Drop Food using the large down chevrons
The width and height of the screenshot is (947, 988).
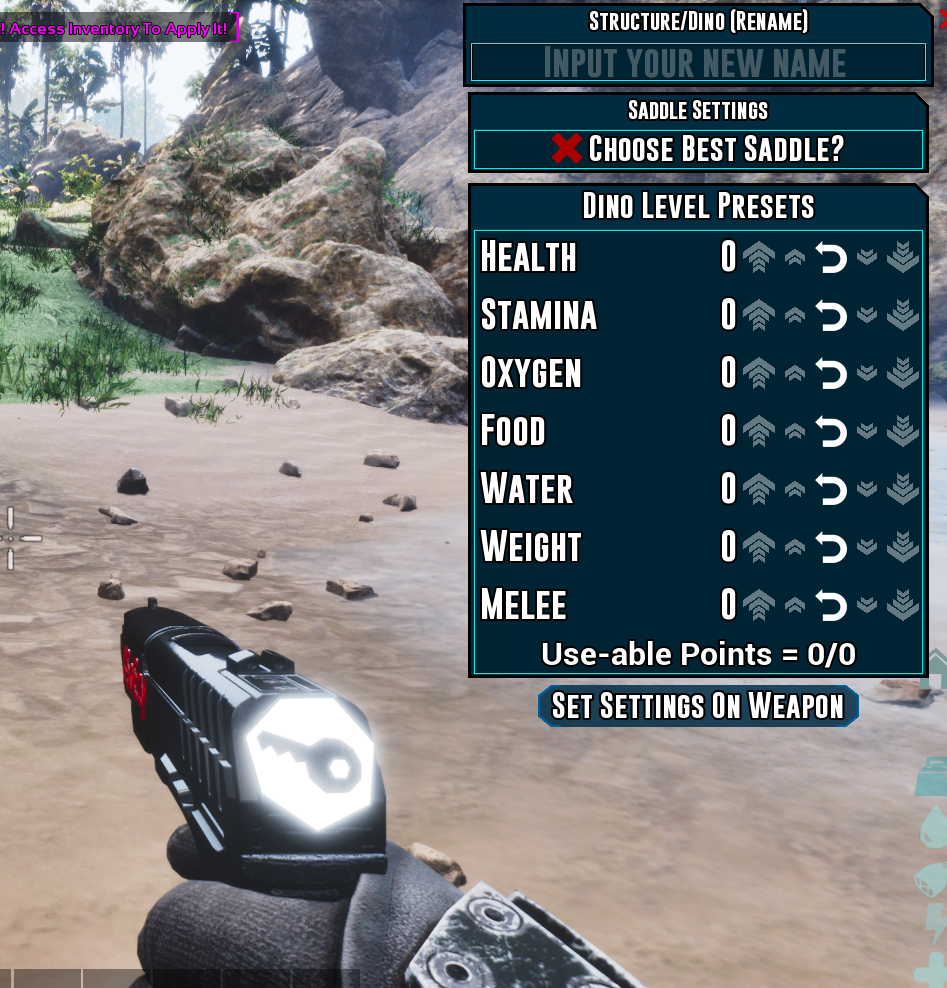903,432
